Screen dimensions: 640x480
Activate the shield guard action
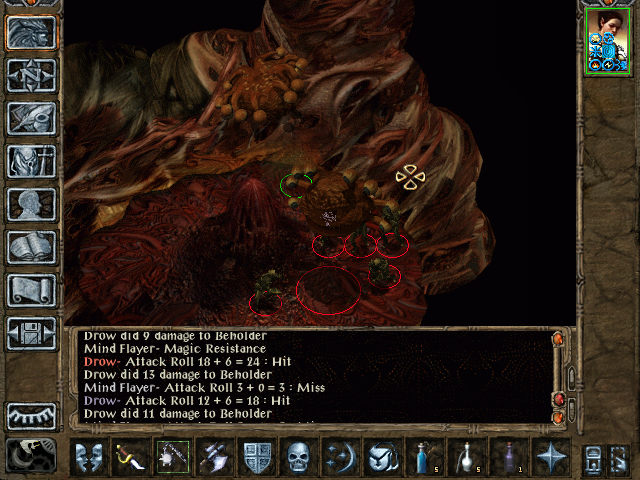pos(257,457)
